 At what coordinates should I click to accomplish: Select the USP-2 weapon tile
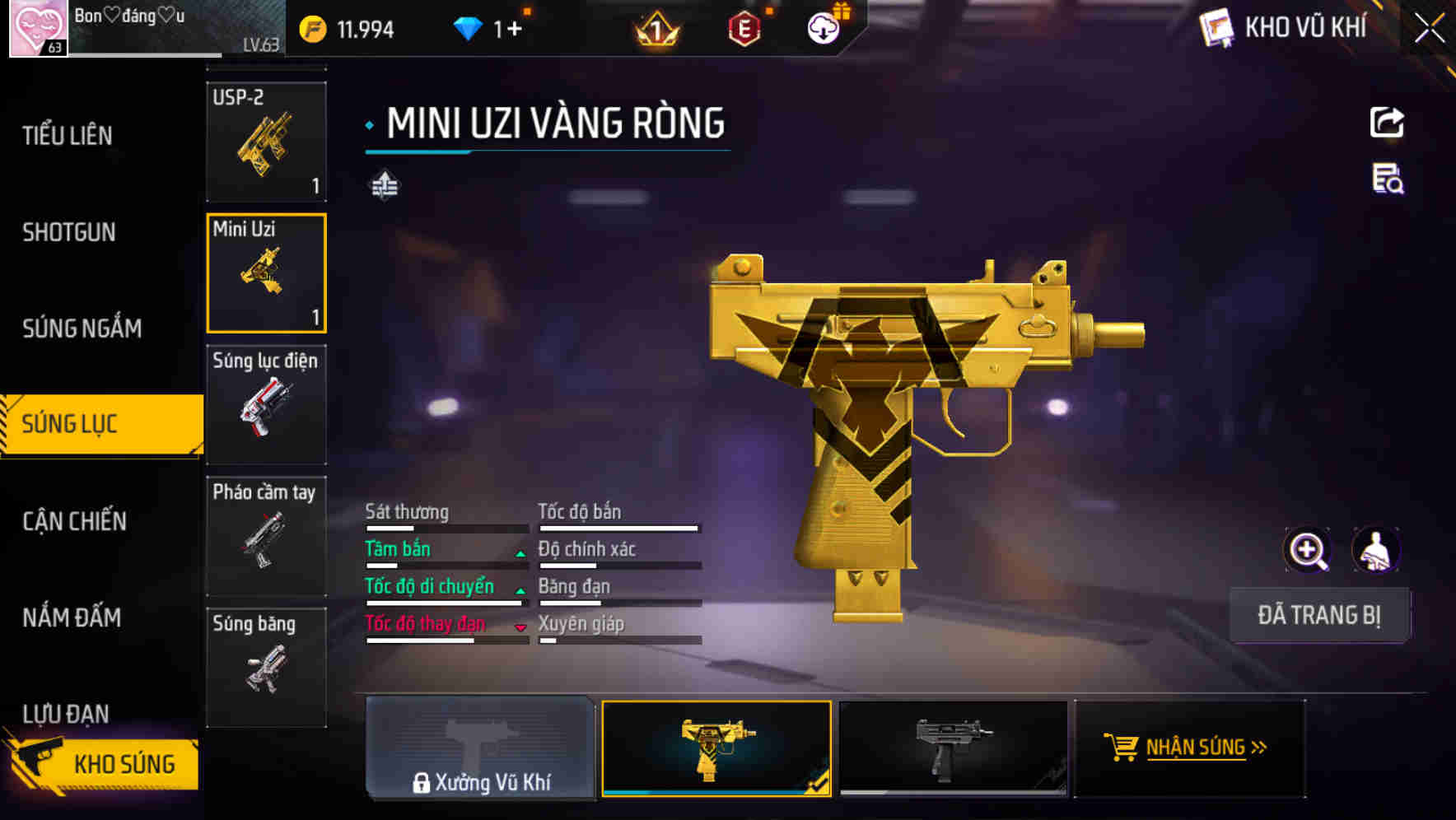266,142
